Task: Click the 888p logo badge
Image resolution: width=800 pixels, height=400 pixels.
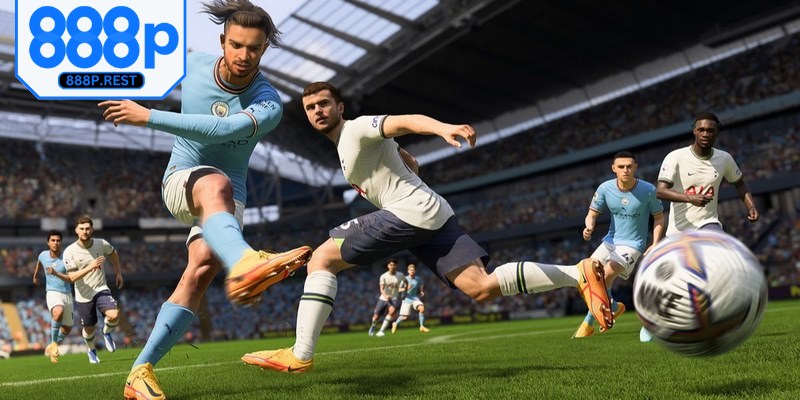Action: click(x=101, y=38)
